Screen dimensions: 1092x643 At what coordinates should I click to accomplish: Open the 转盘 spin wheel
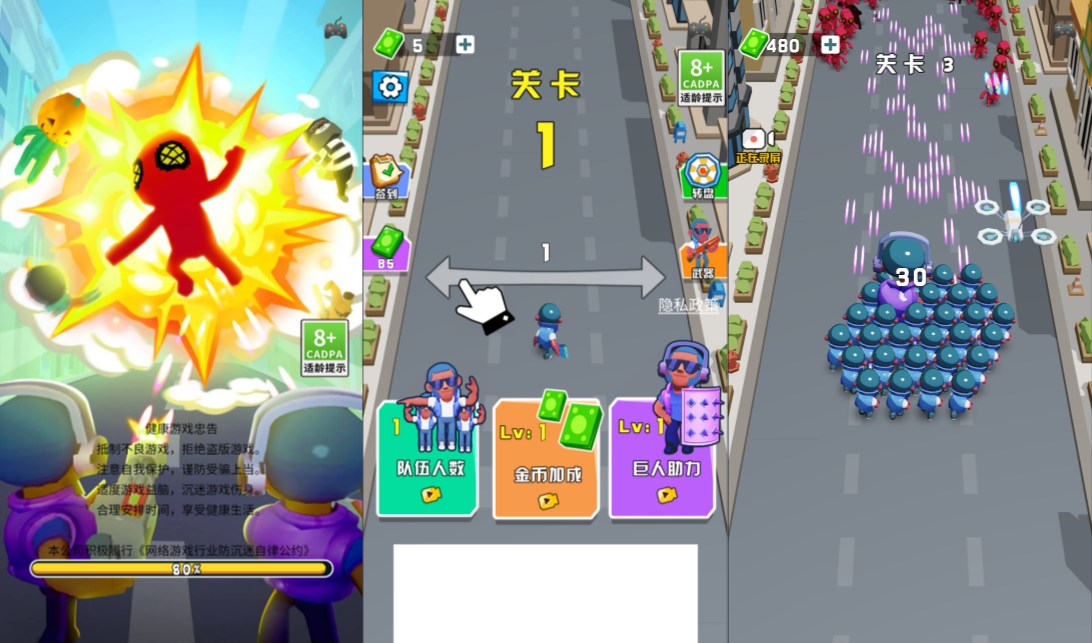point(703,176)
